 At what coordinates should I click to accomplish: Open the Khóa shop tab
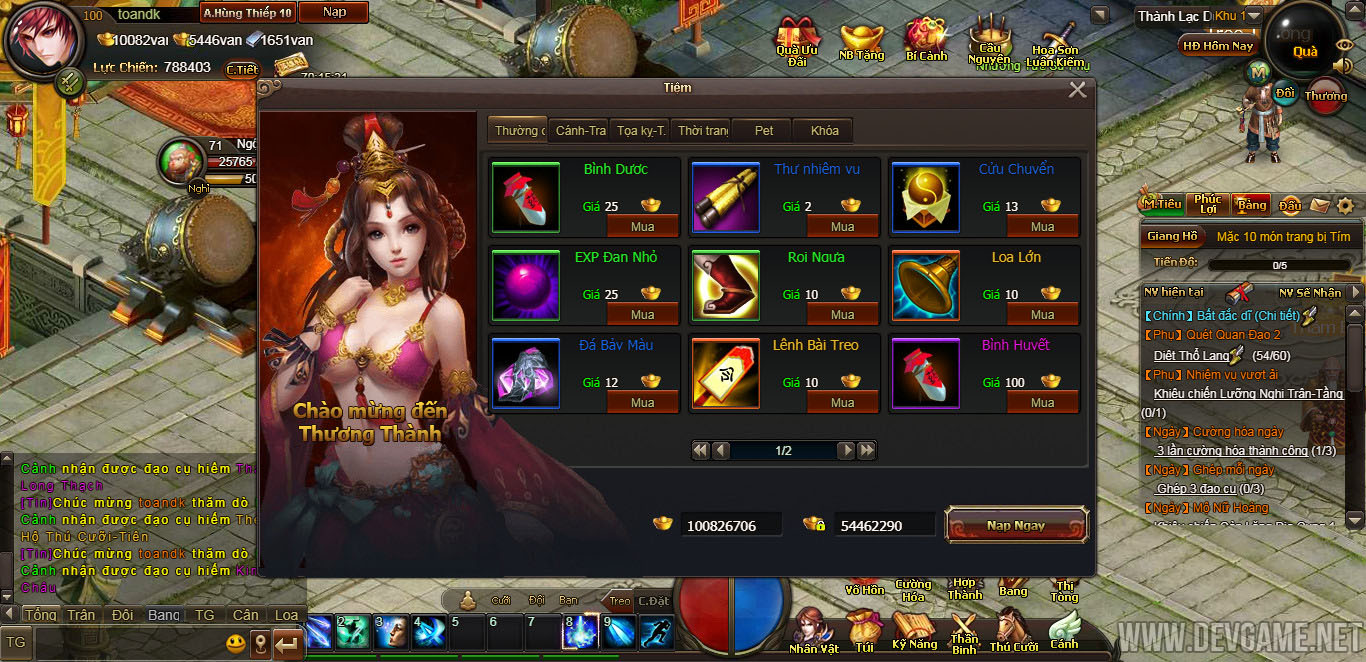824,131
